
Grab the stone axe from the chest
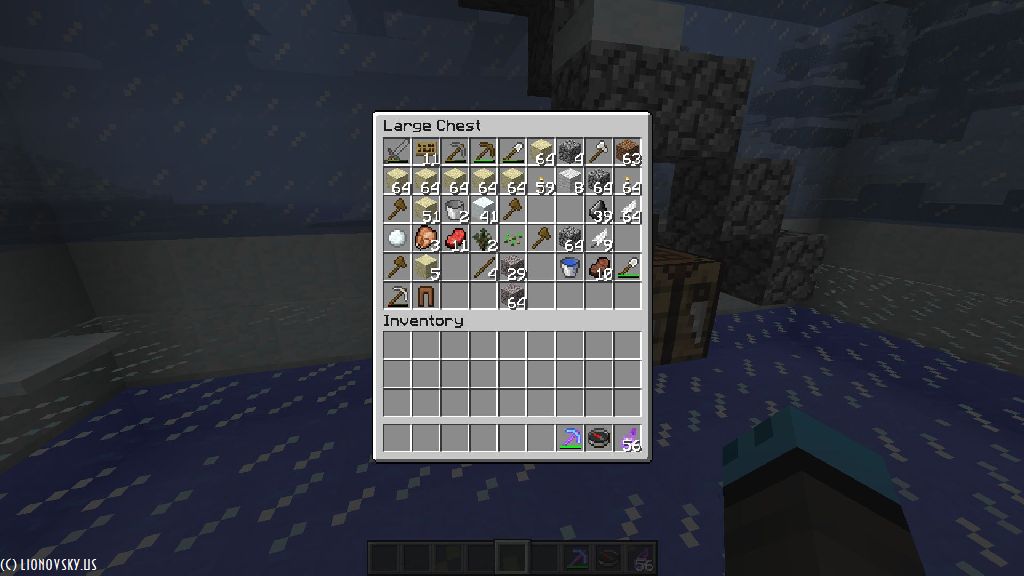(598, 152)
